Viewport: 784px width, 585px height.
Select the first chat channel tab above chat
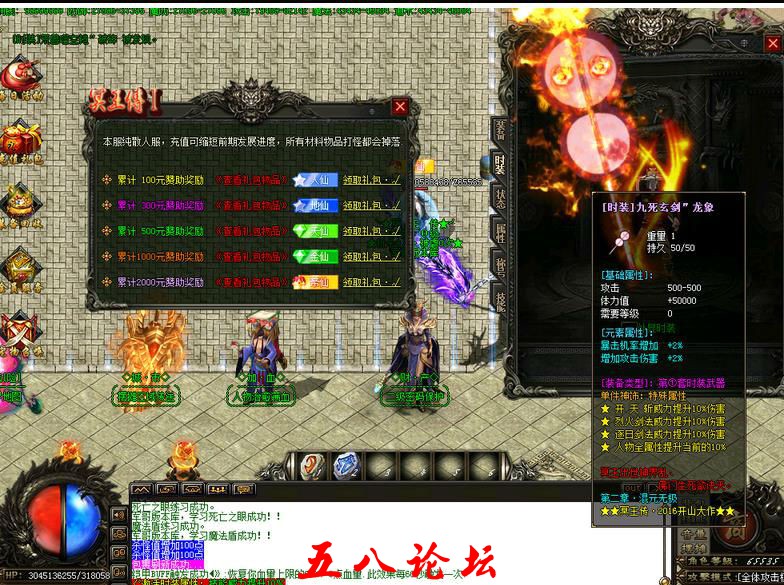142,490
